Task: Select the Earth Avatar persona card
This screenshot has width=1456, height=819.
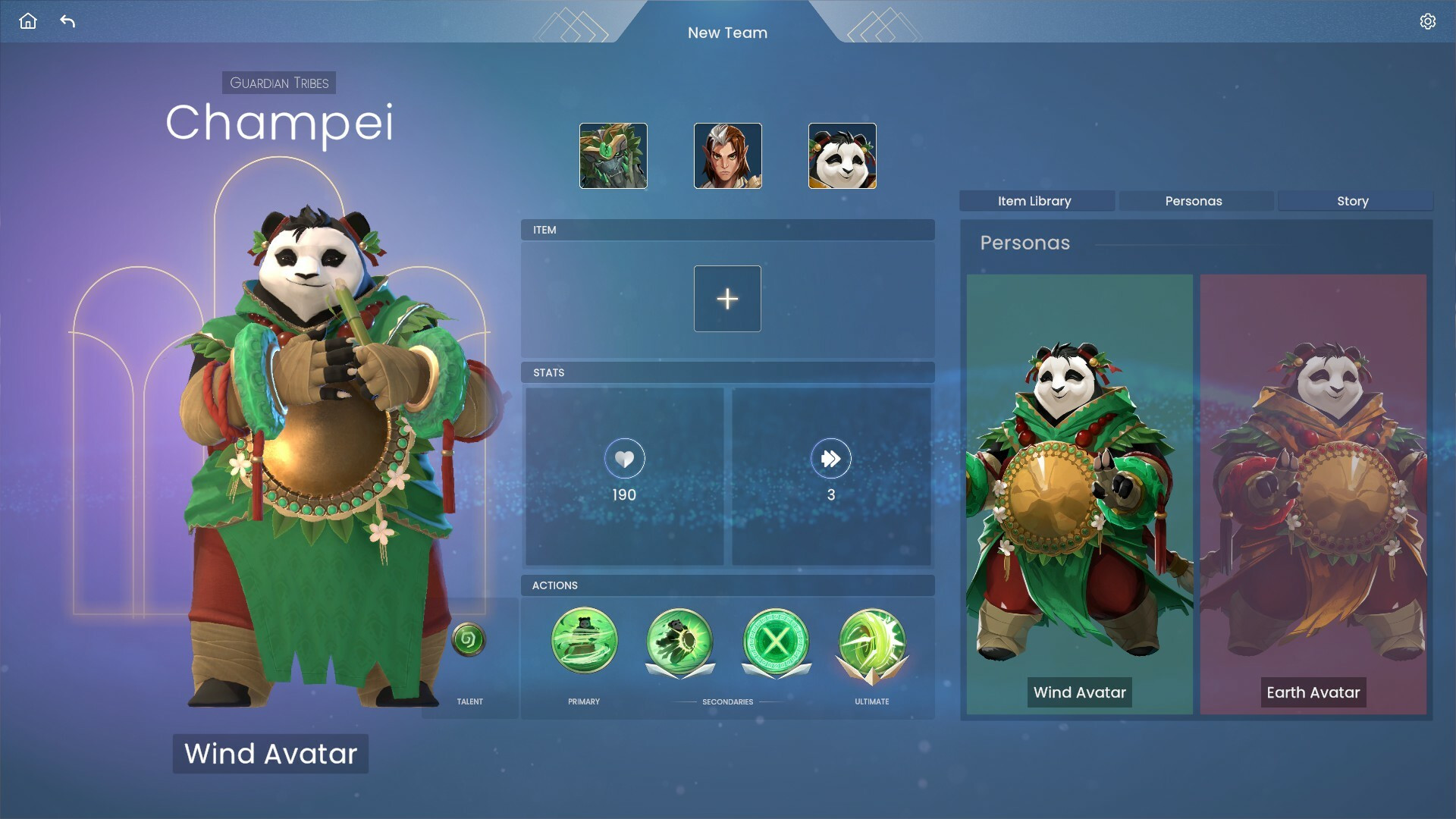Action: coord(1313,493)
